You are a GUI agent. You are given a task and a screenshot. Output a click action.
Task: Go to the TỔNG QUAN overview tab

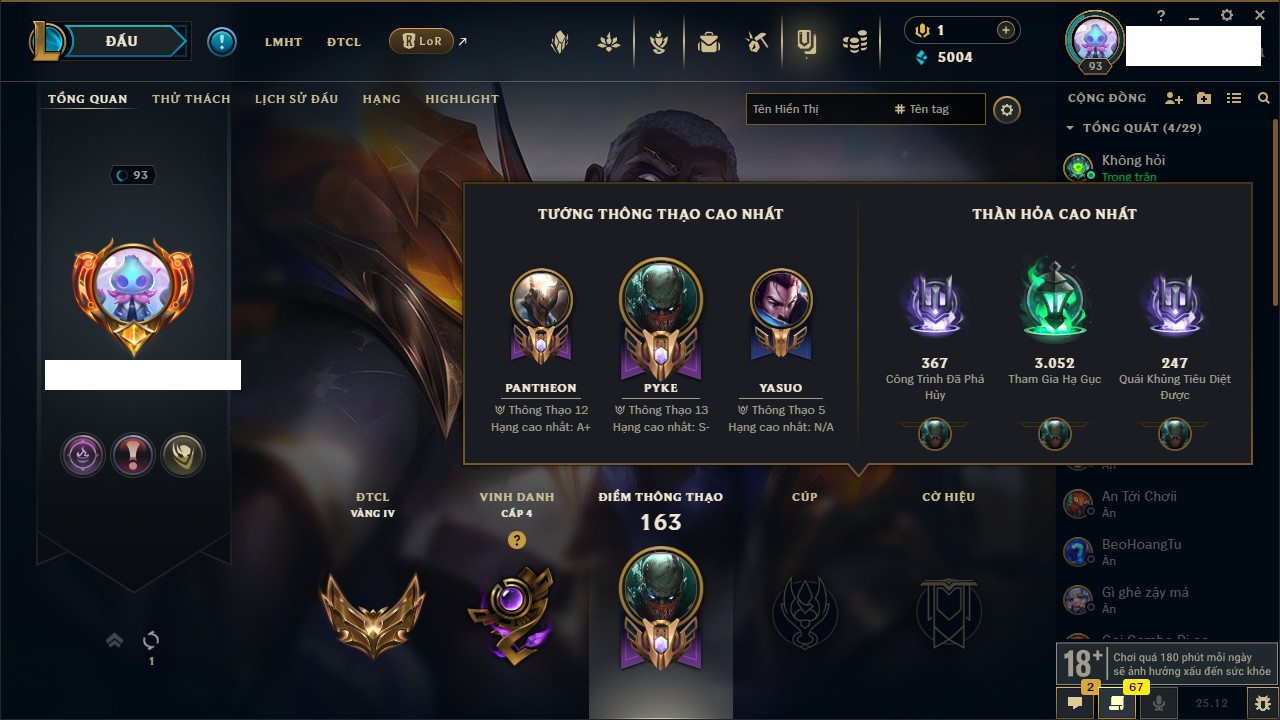click(x=88, y=99)
